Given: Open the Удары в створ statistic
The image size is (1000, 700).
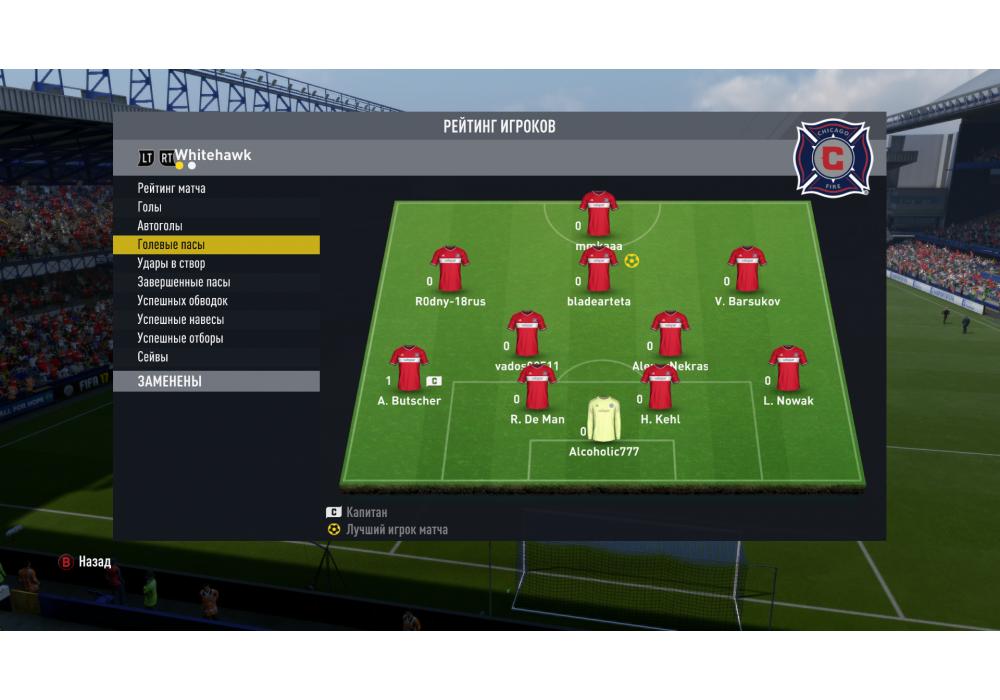Looking at the screenshot, I should click(x=171, y=264).
